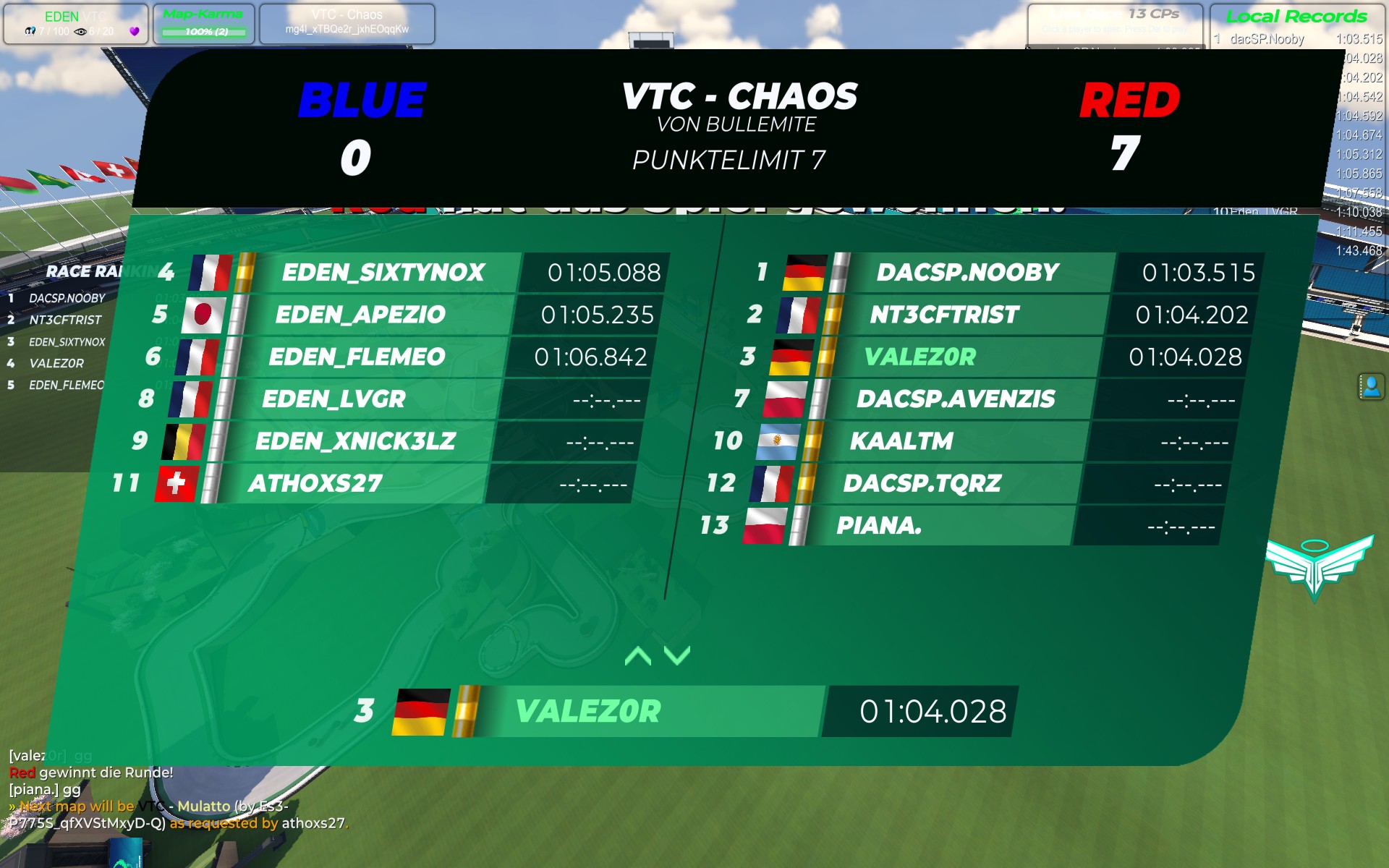This screenshot has height=868, width=1389.
Task: Choose DACSP.TQRZ from the scoreboard
Action: point(922,483)
